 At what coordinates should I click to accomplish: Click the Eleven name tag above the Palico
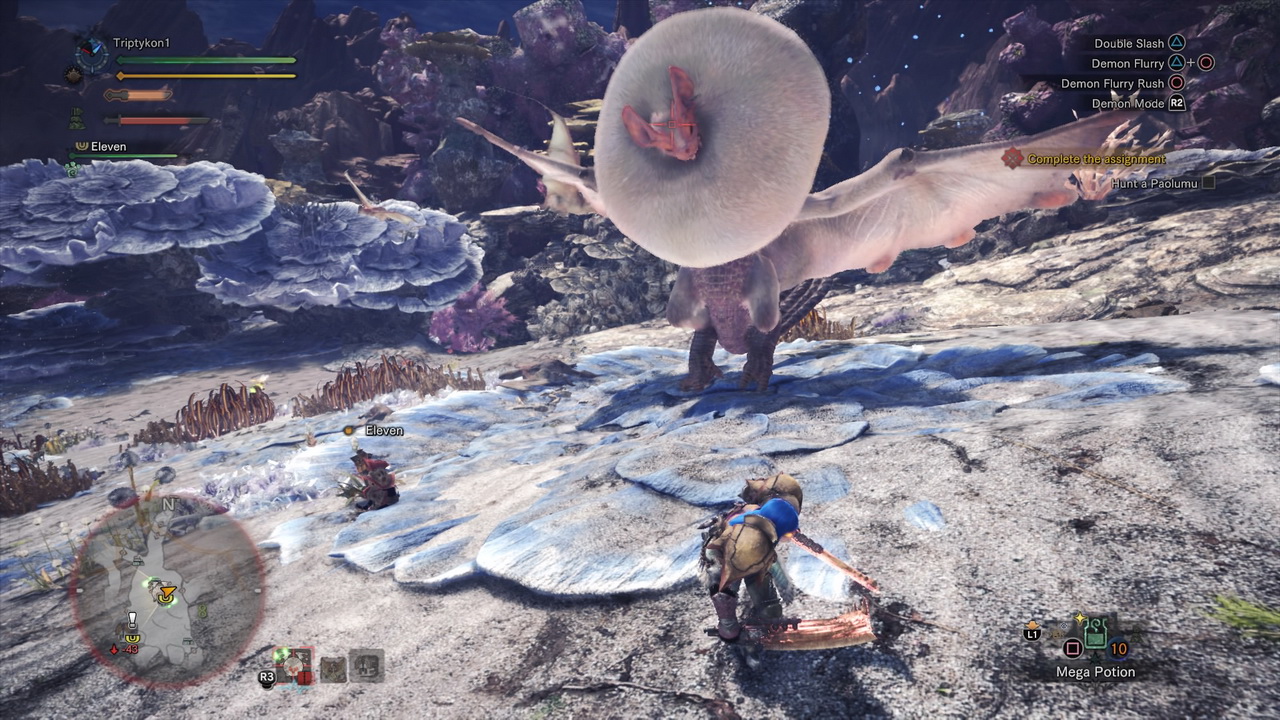pos(384,430)
